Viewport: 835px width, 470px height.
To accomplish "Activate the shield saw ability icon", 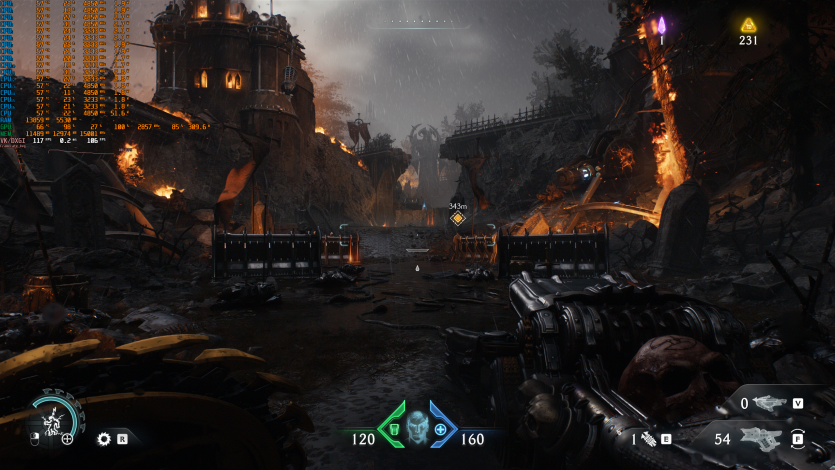I will 102,438.
